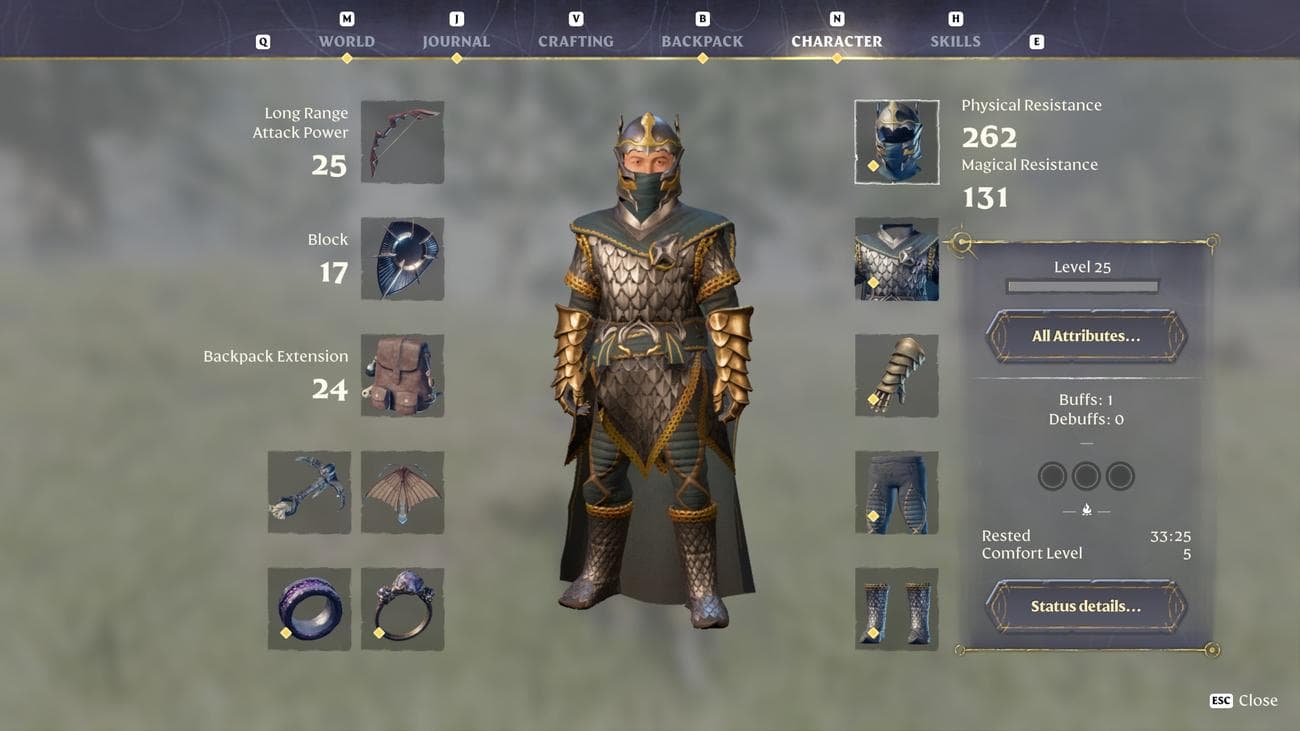The width and height of the screenshot is (1300, 731).
Task: Open the Backpack tab
Action: tap(702, 41)
